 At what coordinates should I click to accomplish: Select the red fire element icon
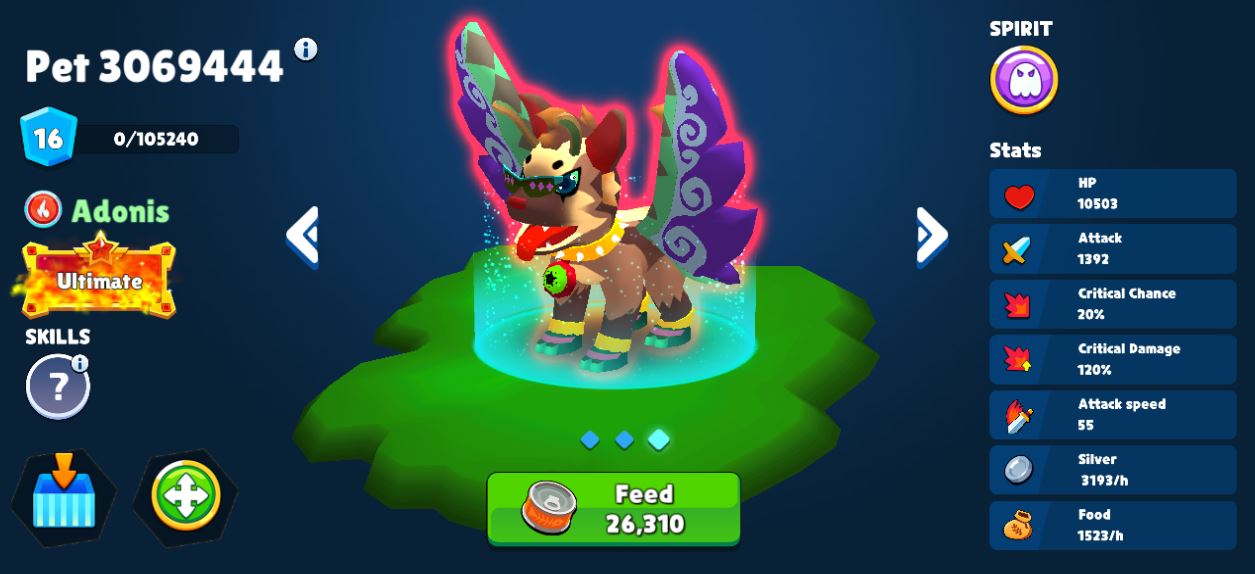pyautogui.click(x=43, y=209)
